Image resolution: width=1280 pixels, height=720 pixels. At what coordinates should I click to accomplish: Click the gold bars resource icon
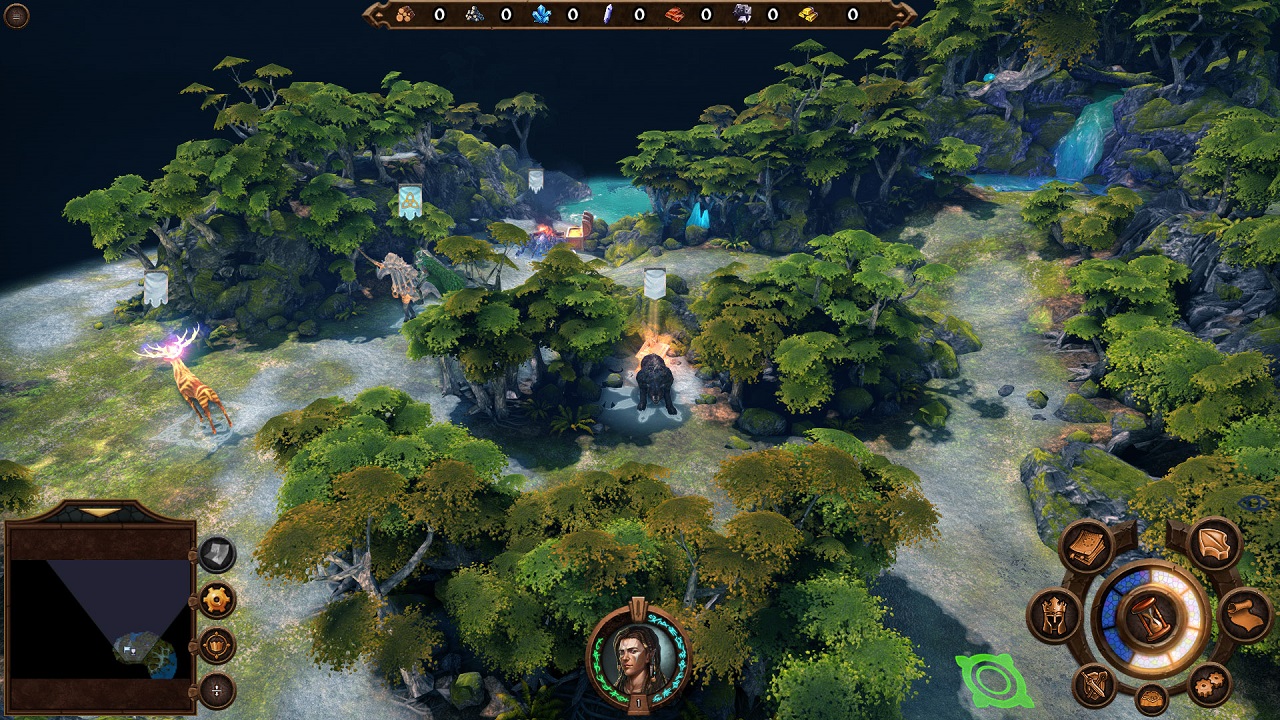tap(808, 14)
